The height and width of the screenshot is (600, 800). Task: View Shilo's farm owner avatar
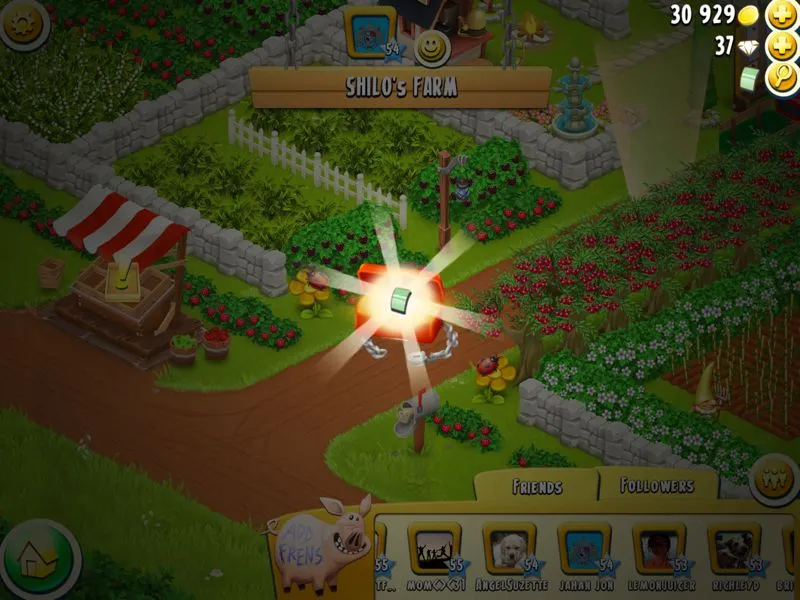[x=371, y=30]
